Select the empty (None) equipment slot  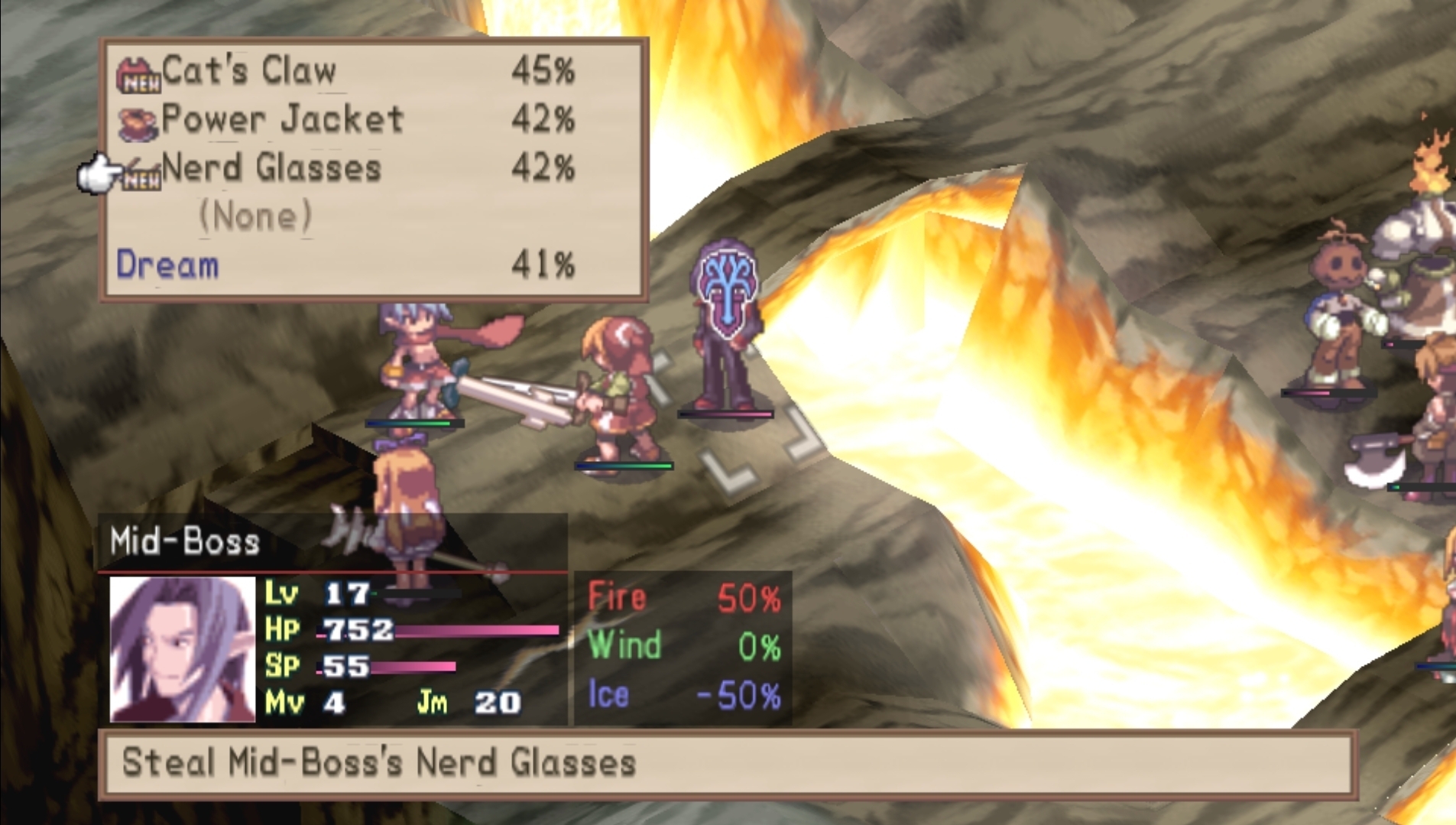[255, 216]
